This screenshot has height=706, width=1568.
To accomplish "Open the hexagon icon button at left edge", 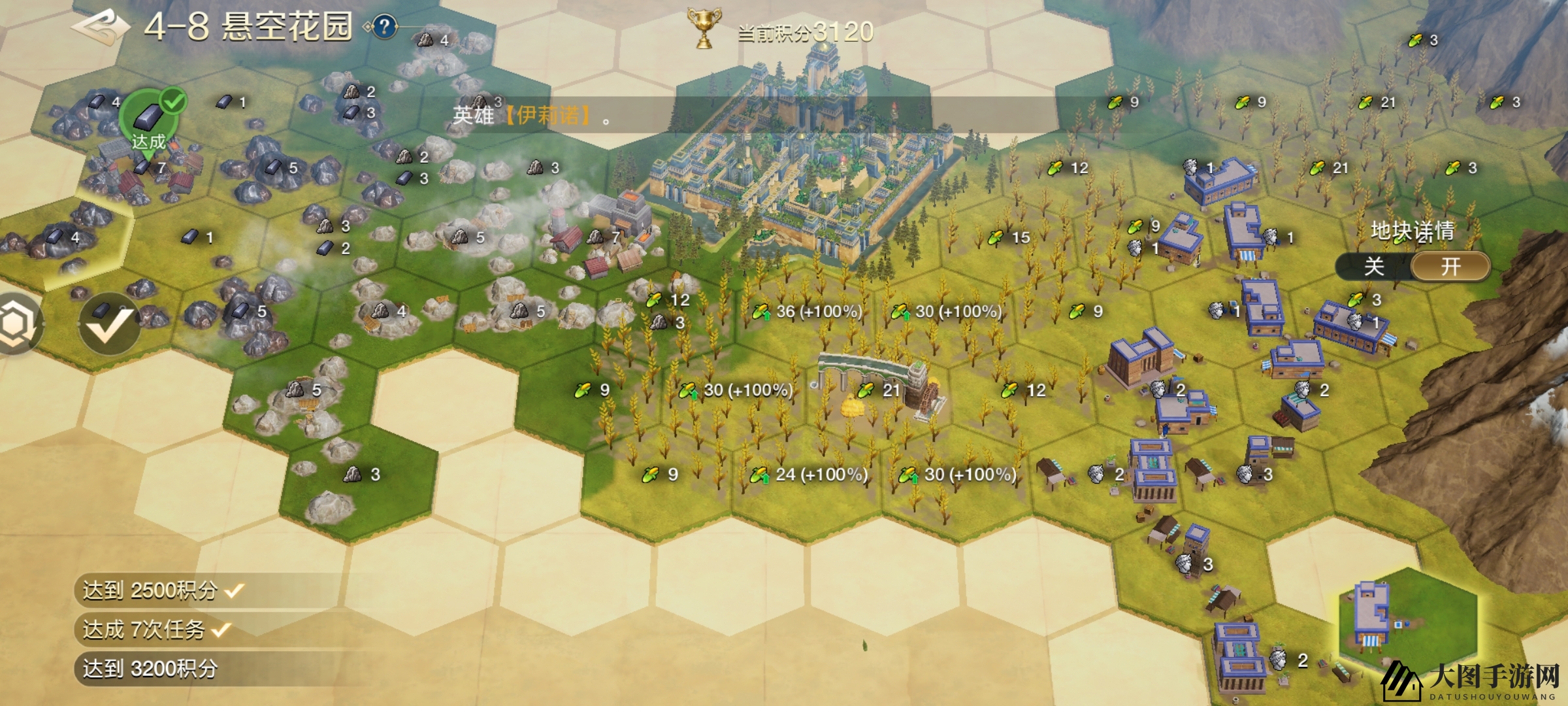I will (17, 324).
